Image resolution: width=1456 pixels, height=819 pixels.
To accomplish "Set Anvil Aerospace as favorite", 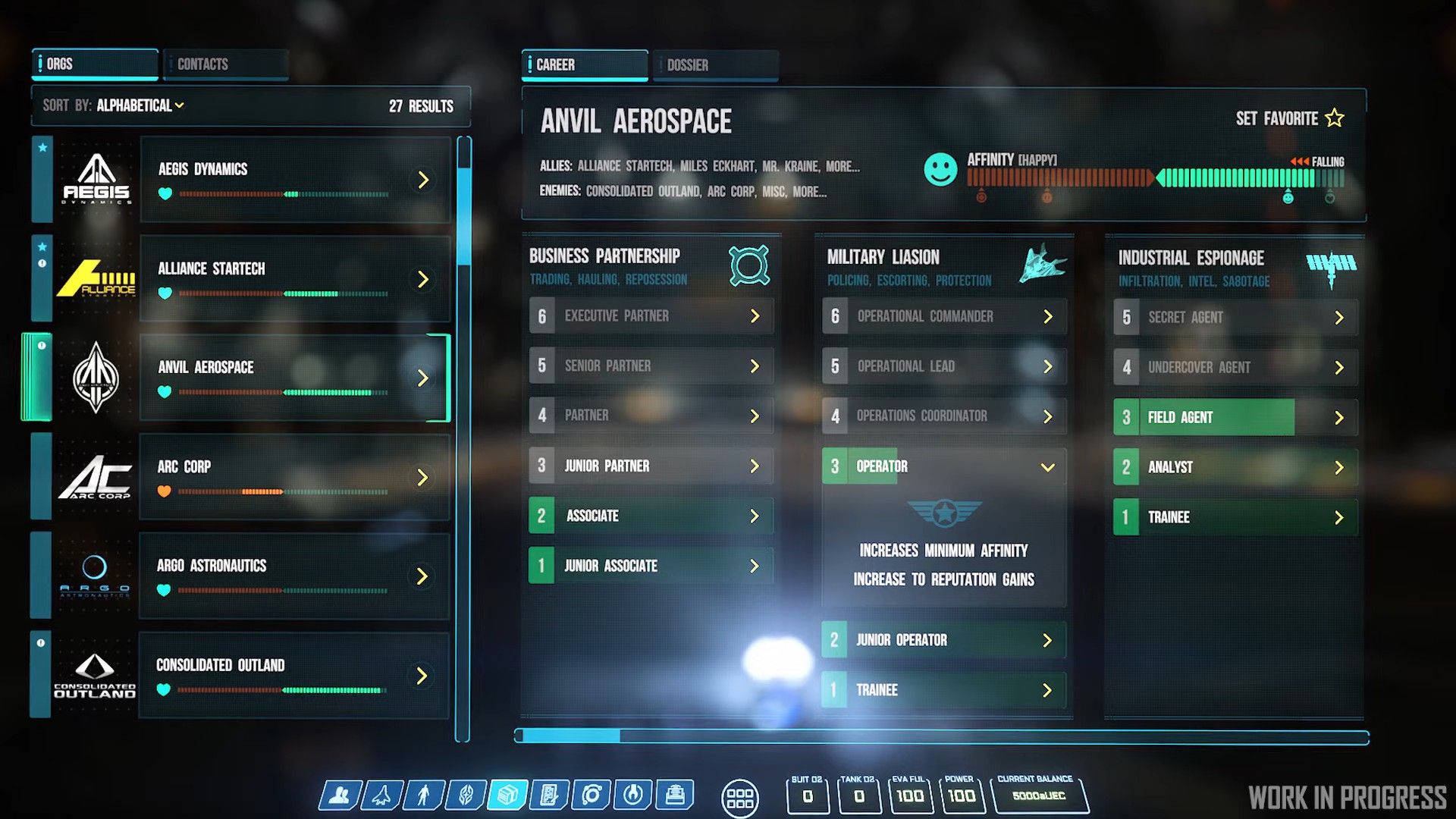I will pos(1289,118).
